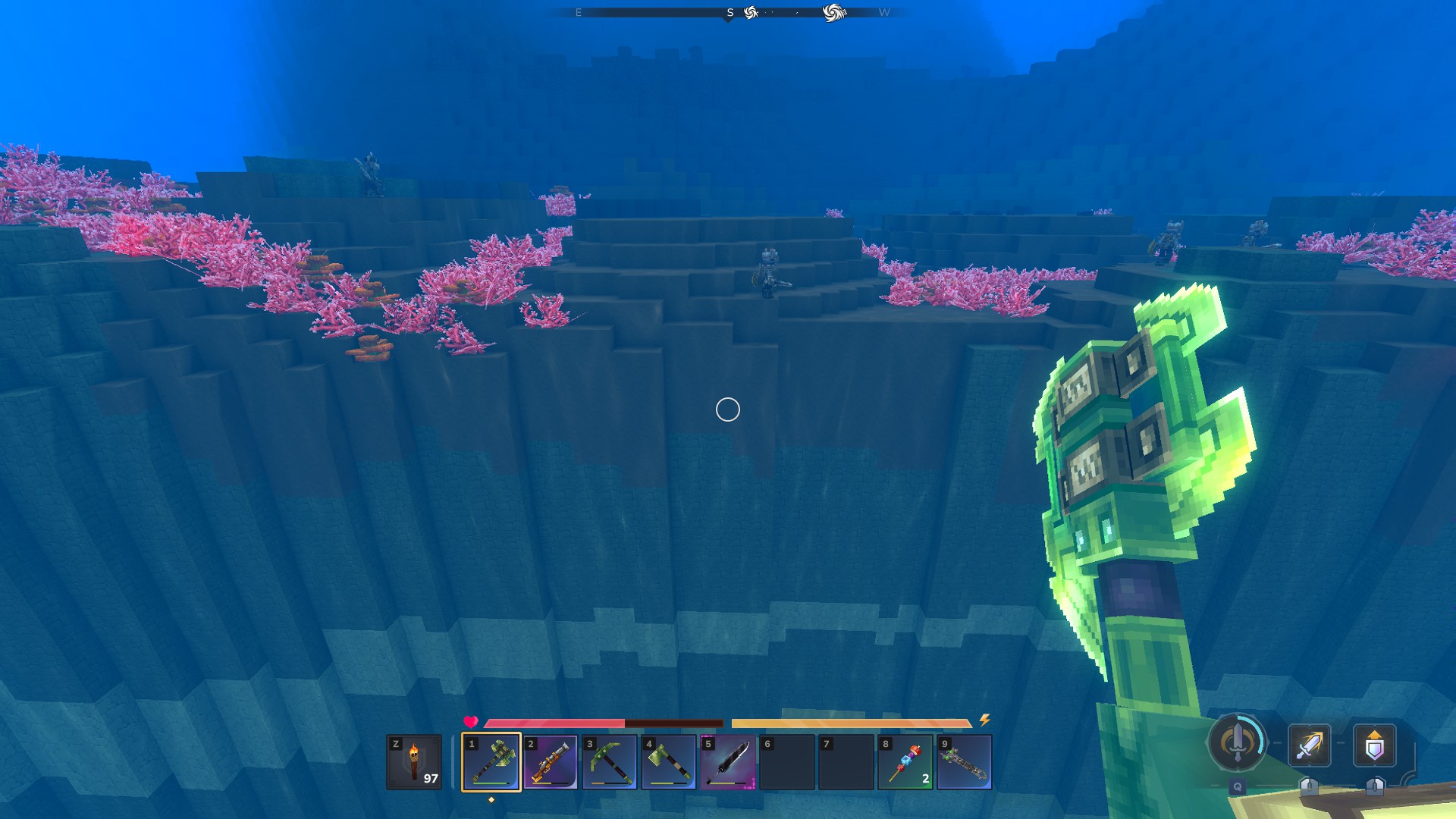The width and height of the screenshot is (1456, 819).
Task: Click the sword attack action icon
Action: pyautogui.click(x=1310, y=745)
